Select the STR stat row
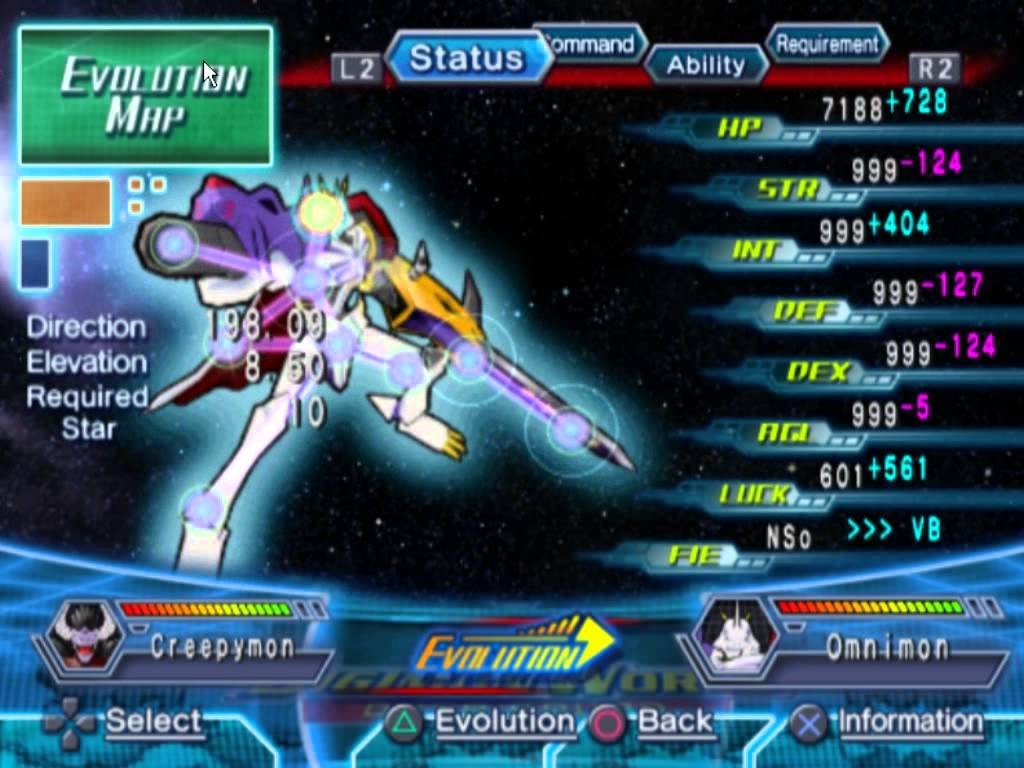Viewport: 1024px width, 768px height. click(x=790, y=189)
